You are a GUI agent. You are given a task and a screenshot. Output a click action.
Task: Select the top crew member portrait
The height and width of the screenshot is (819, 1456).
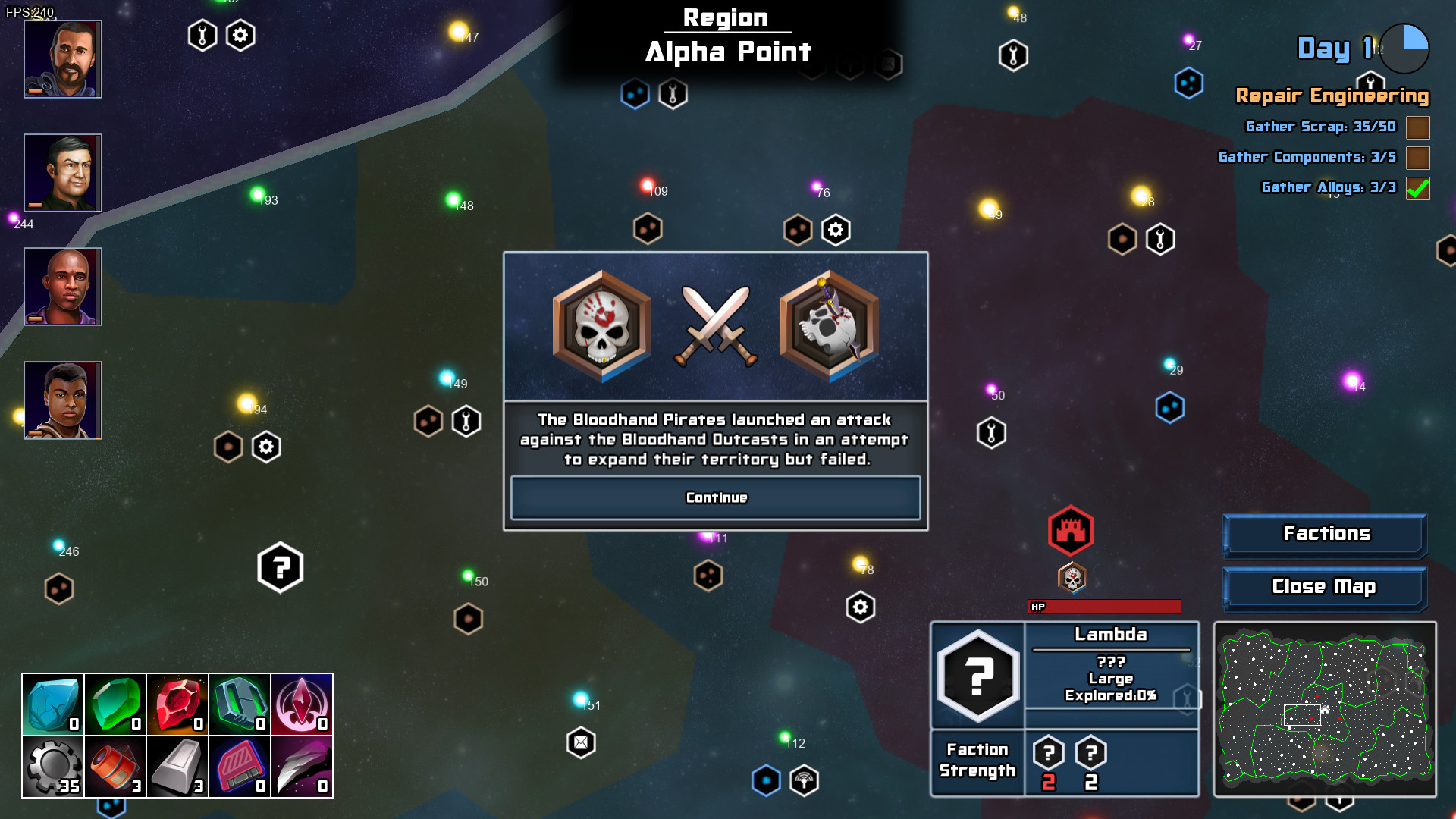tap(62, 58)
